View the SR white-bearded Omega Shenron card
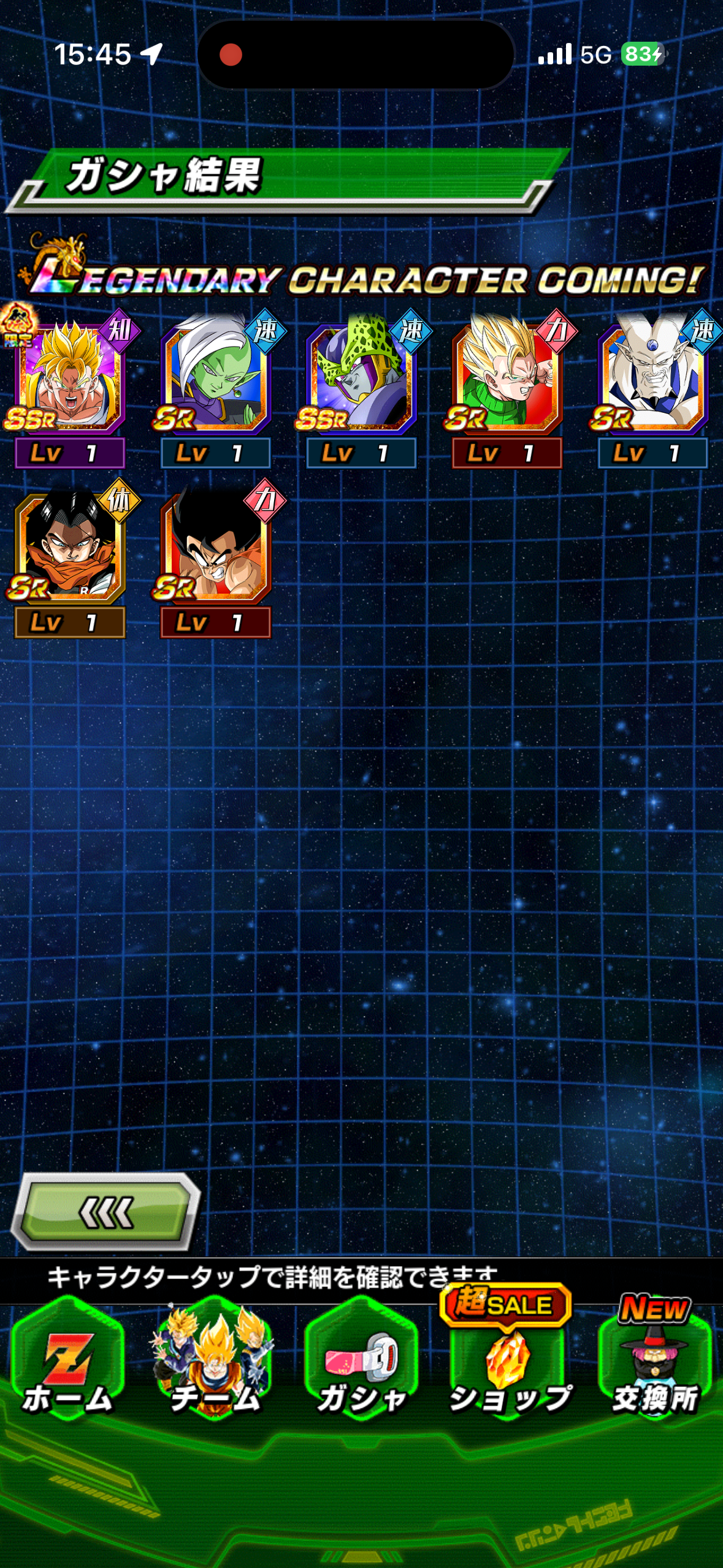This screenshot has height=1568, width=723. (652, 377)
